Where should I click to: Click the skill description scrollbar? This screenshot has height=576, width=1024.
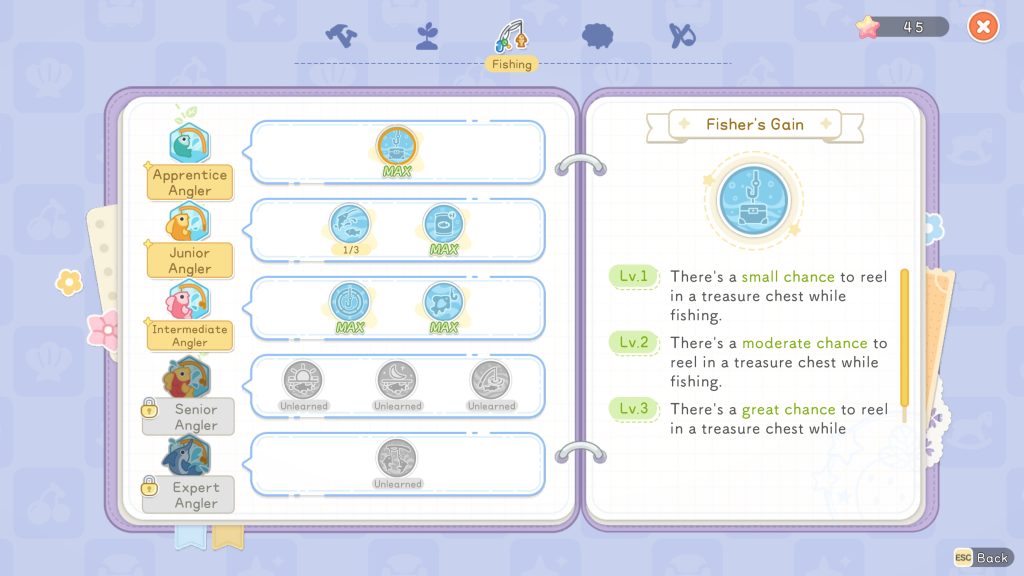pyautogui.click(x=905, y=345)
